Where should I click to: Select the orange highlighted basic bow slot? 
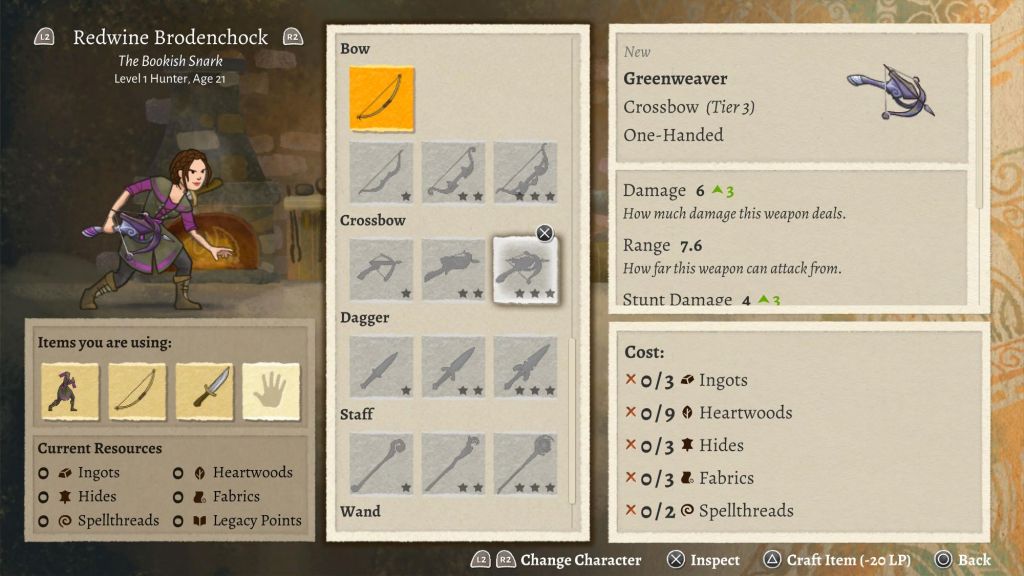pyautogui.click(x=381, y=99)
